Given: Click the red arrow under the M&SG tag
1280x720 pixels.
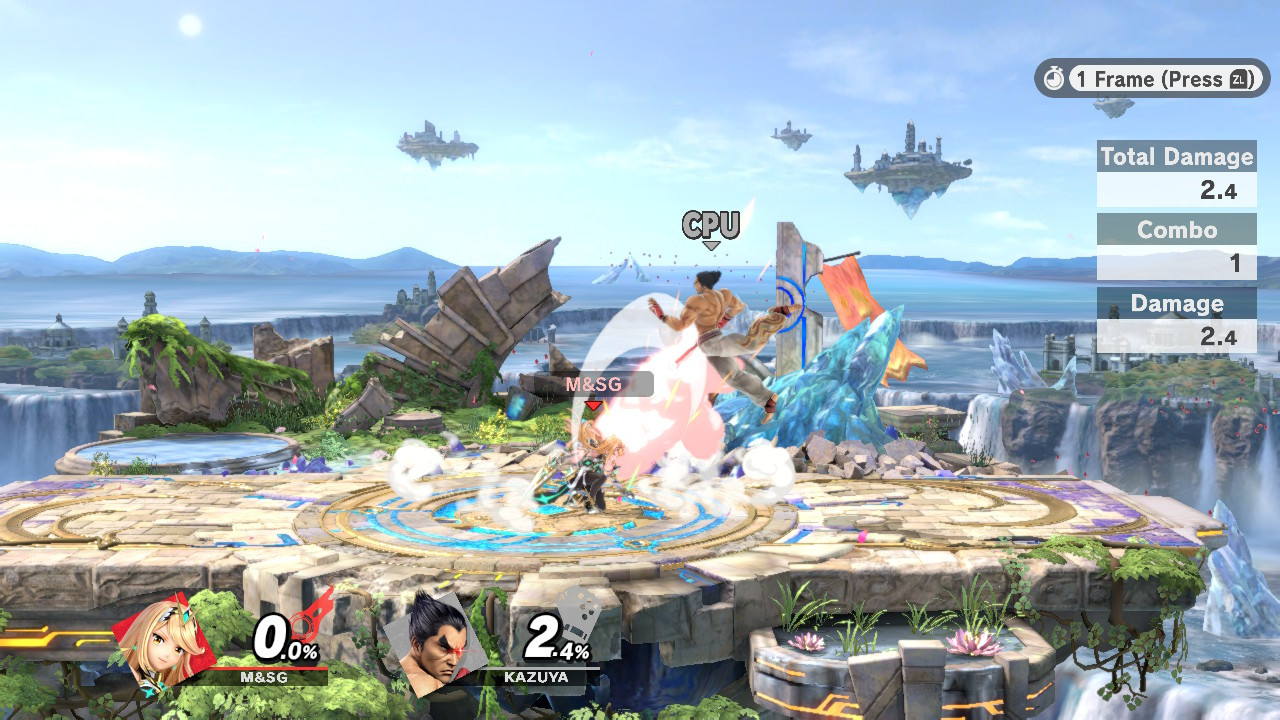Looking at the screenshot, I should click(593, 404).
